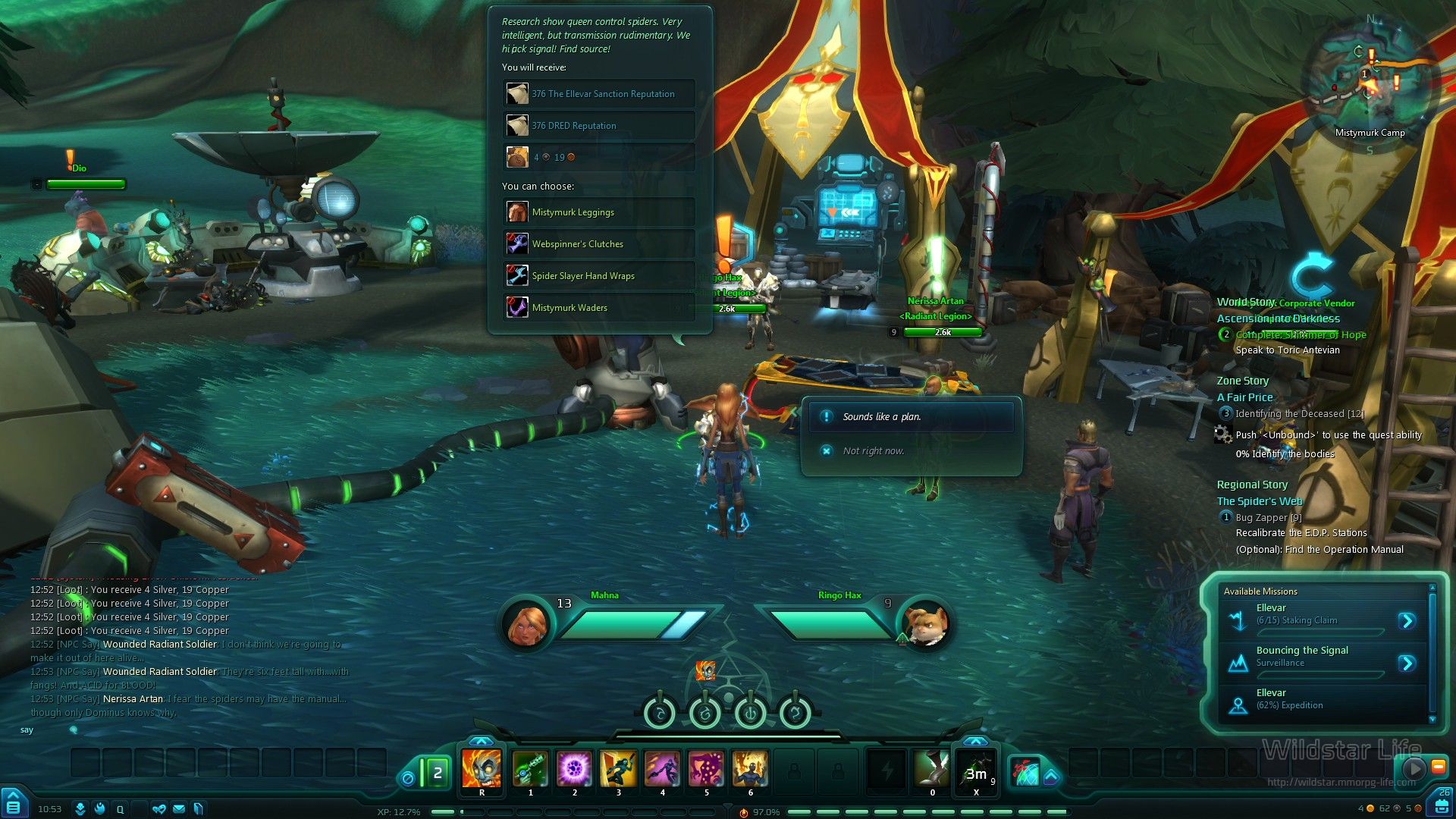Open the Bouncing the Signal mission arrow

click(x=1407, y=664)
